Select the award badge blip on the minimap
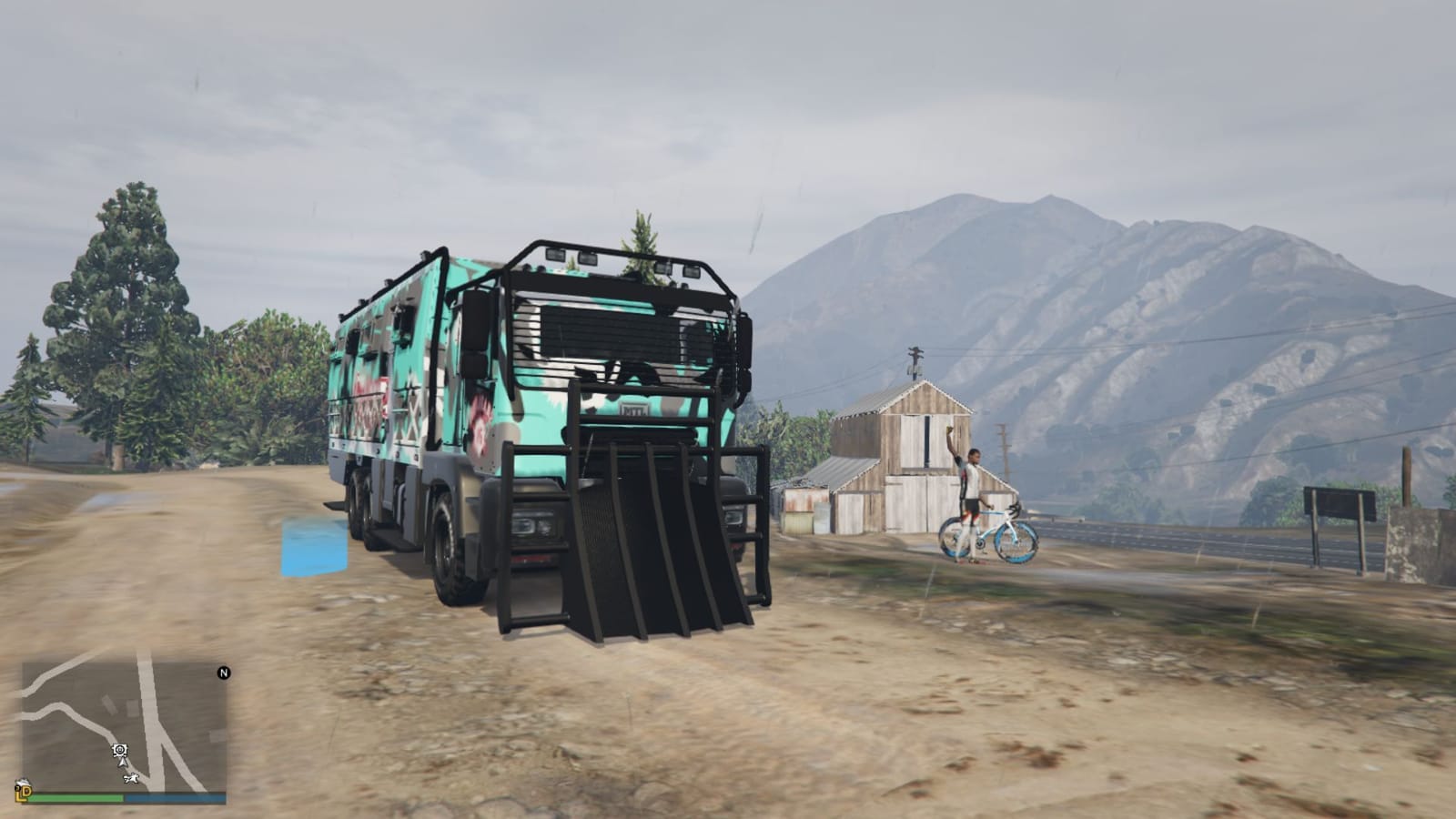 pyautogui.click(x=120, y=750)
